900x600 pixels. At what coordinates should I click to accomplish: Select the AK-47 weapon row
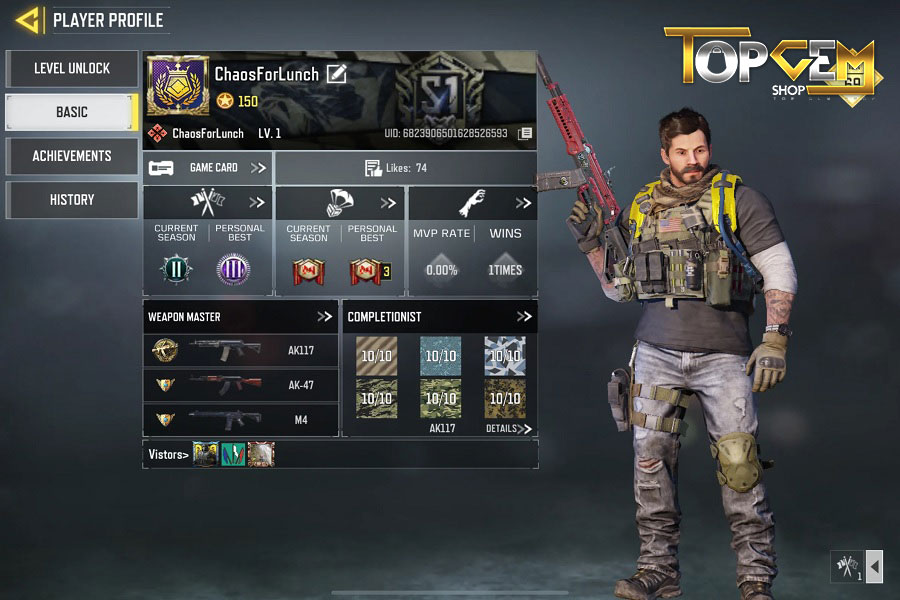coord(240,385)
